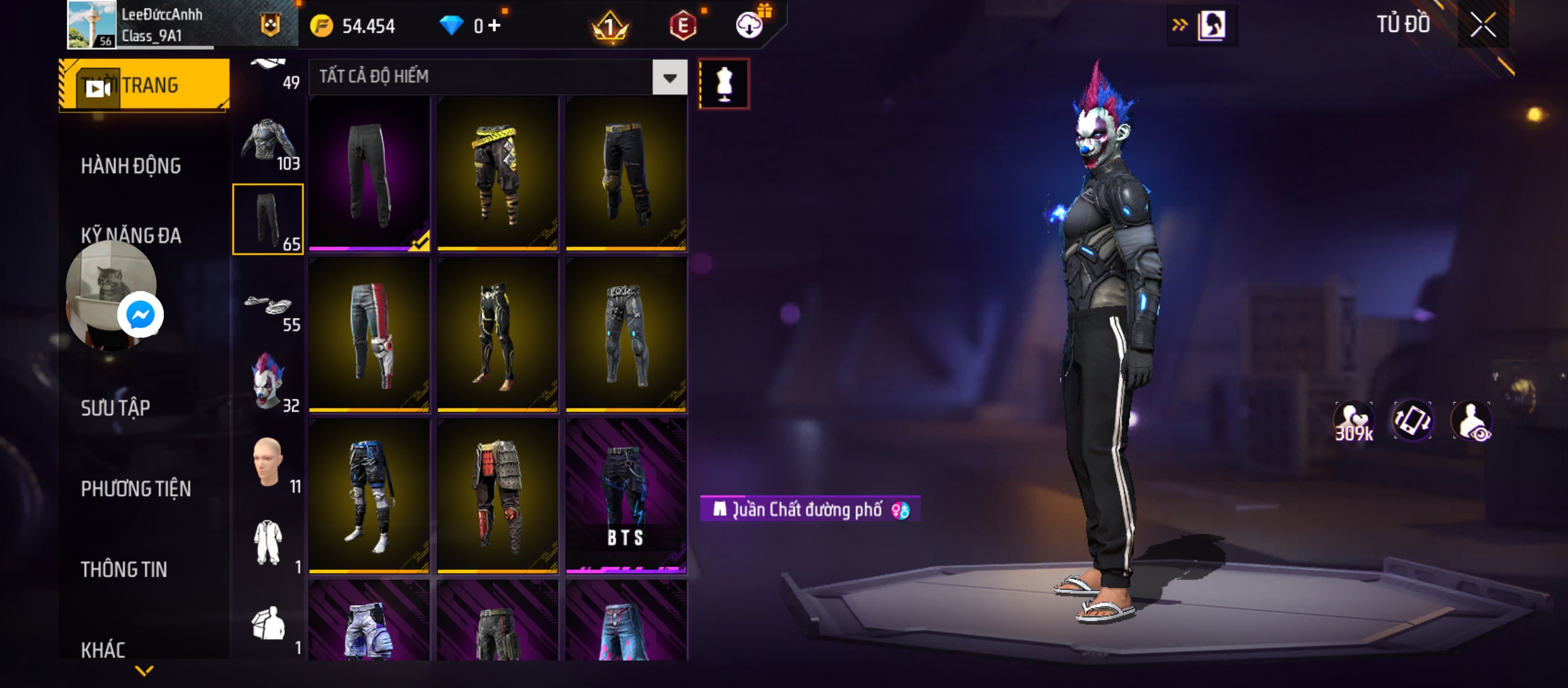Equip the black track pants with white stripe
Screen dimensions: 1568x688
[x=369, y=173]
